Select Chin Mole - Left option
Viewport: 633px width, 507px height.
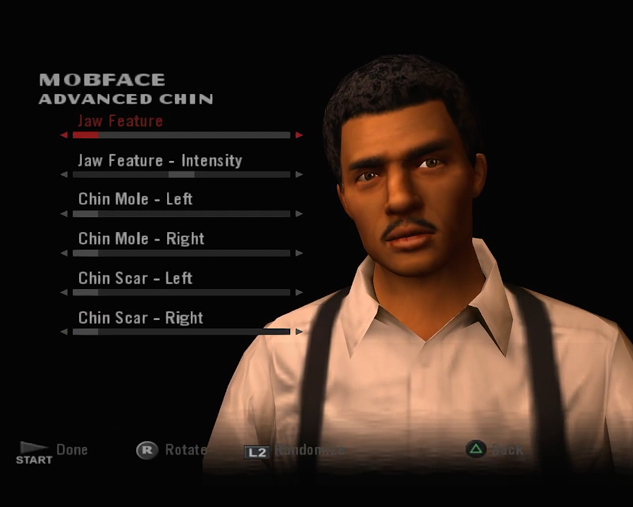tap(135, 199)
